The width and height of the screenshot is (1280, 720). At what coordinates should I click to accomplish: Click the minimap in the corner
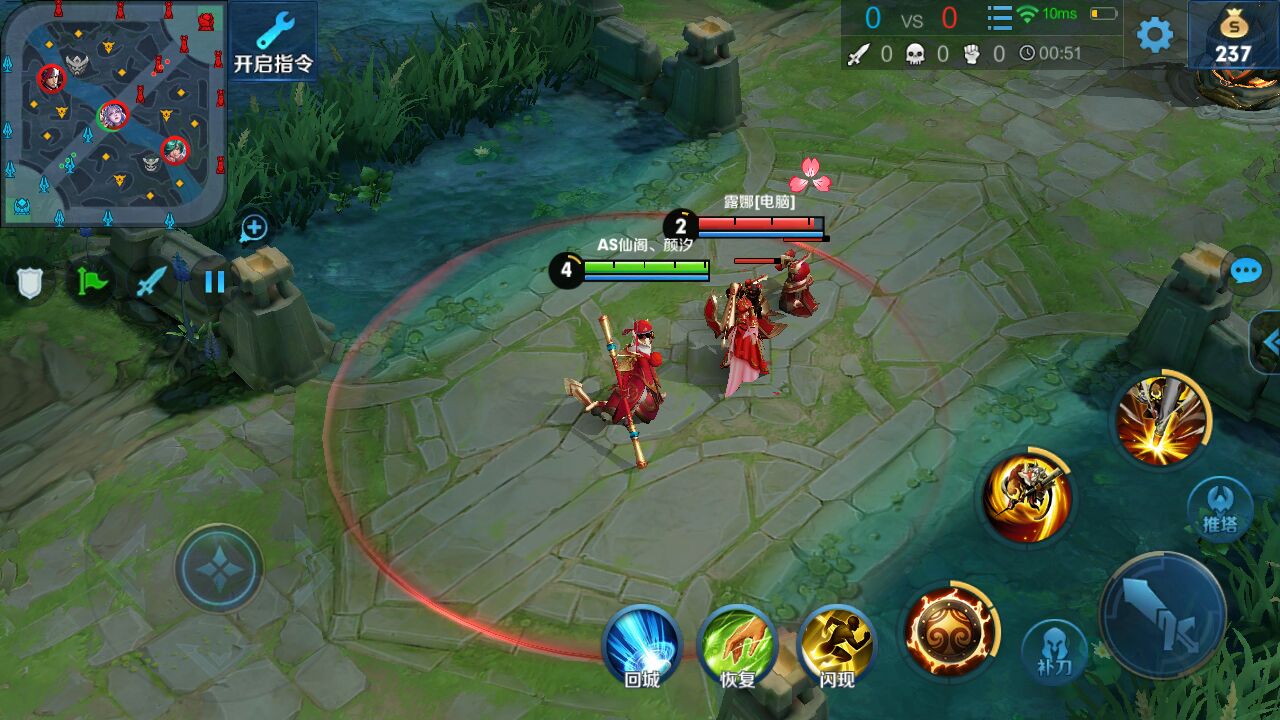(x=112, y=112)
